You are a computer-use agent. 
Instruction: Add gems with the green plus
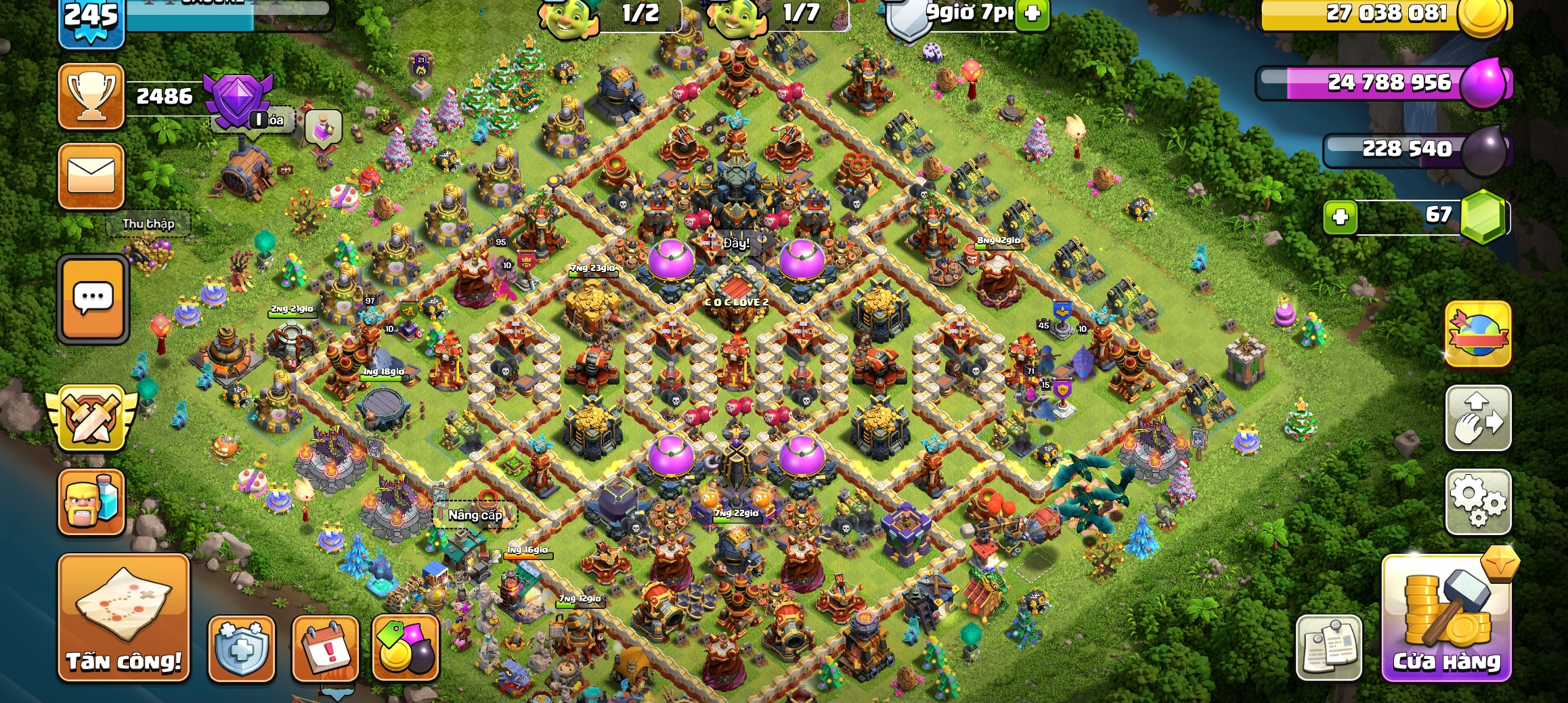[1341, 217]
